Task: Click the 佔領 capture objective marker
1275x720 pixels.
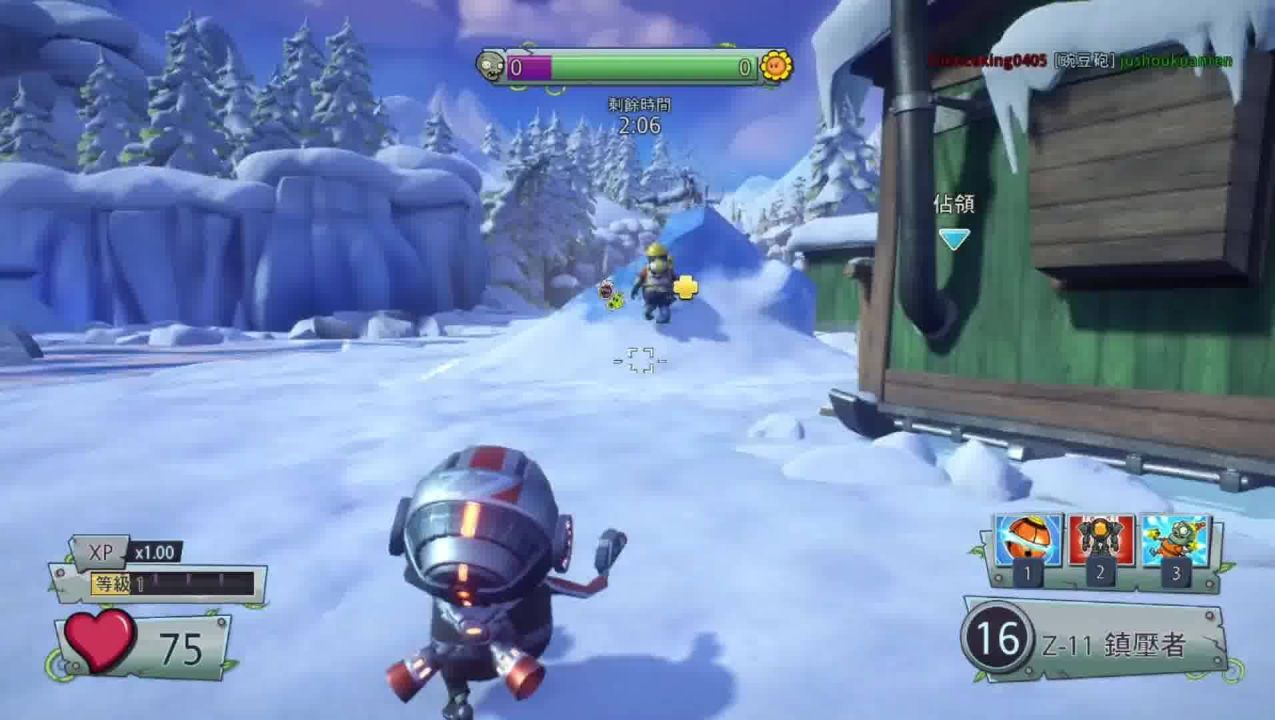Action: coord(954,238)
